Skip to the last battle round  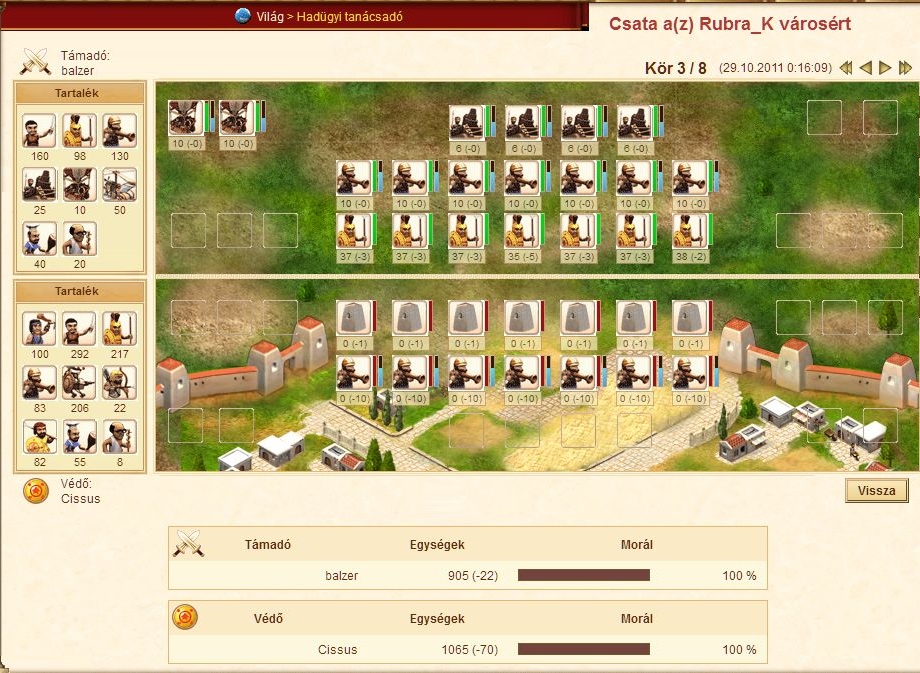click(905, 68)
